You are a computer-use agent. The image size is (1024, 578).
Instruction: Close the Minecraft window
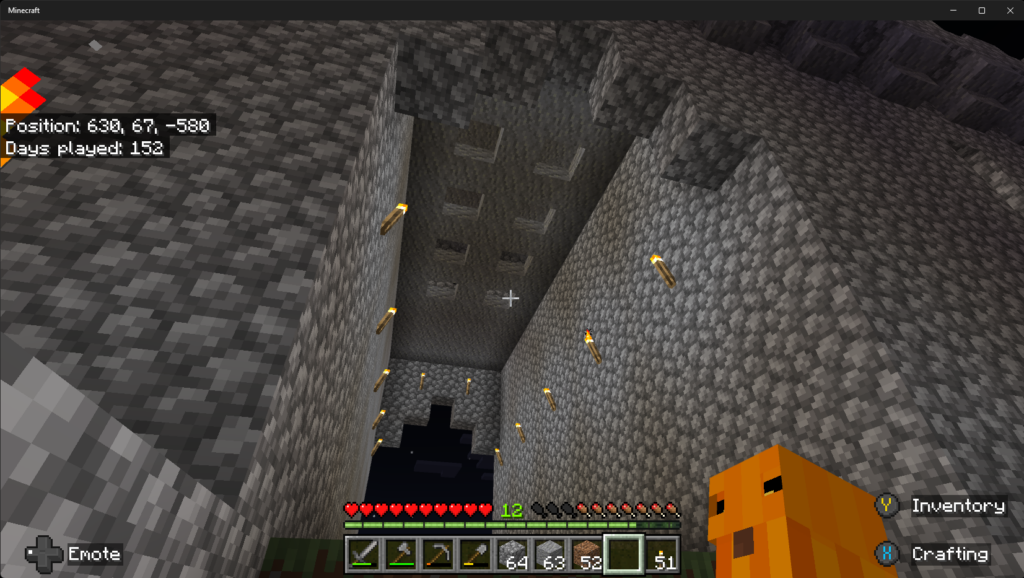point(1007,10)
